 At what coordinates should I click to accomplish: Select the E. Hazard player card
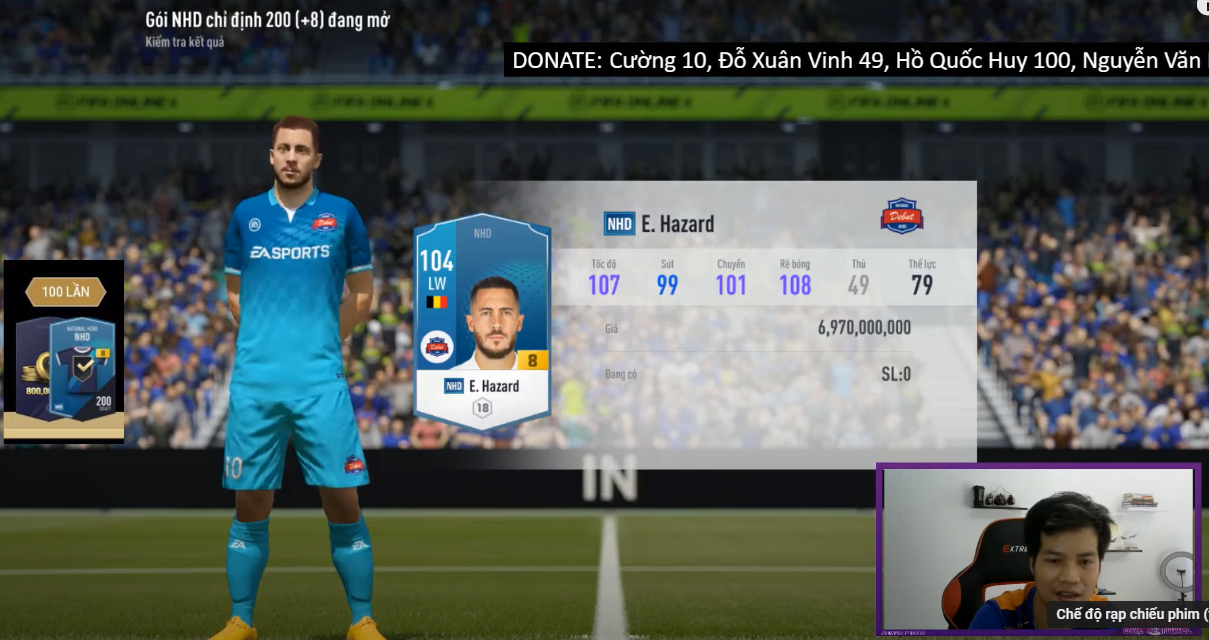[x=482, y=320]
